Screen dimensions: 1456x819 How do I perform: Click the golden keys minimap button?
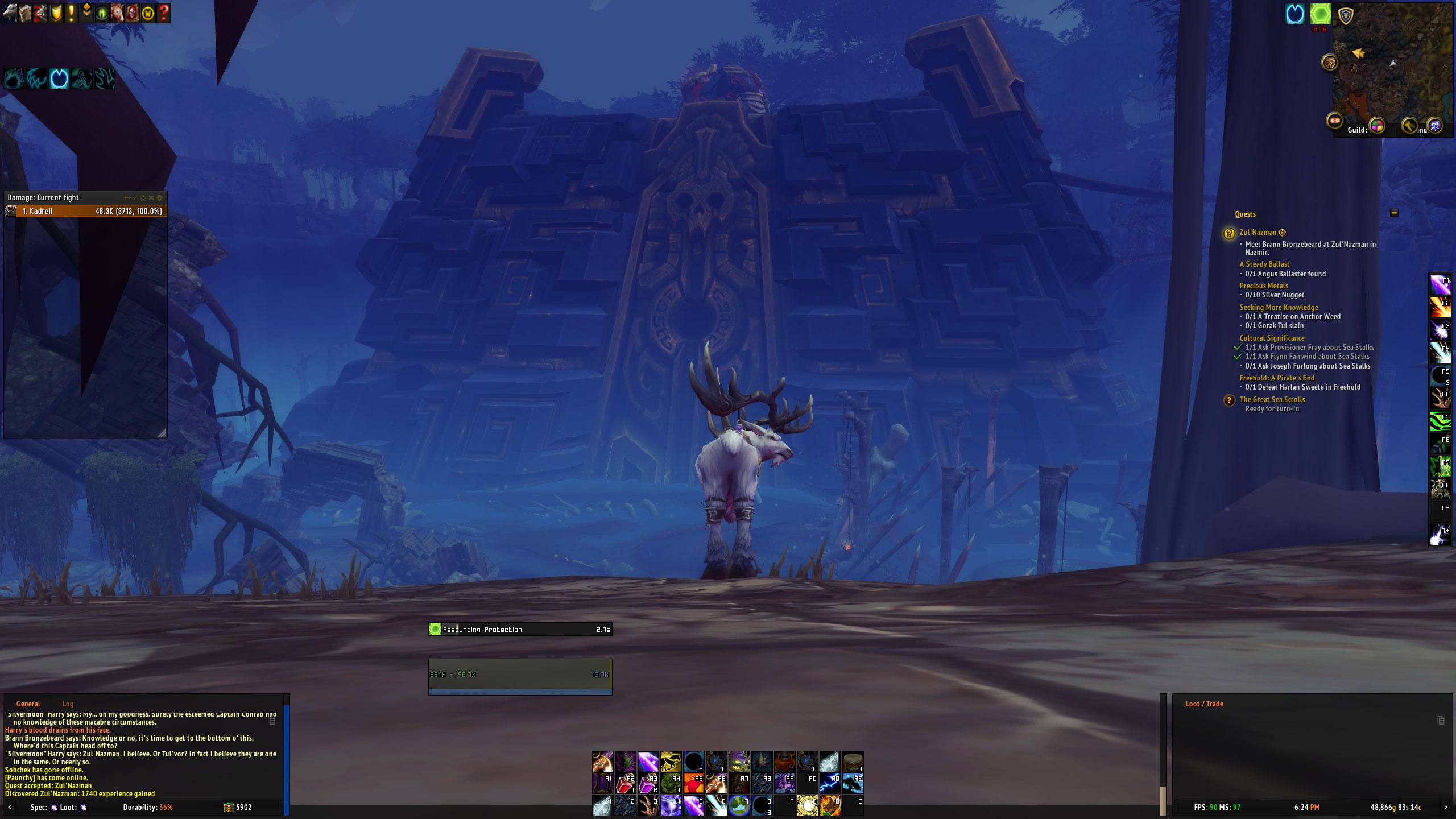1409,125
